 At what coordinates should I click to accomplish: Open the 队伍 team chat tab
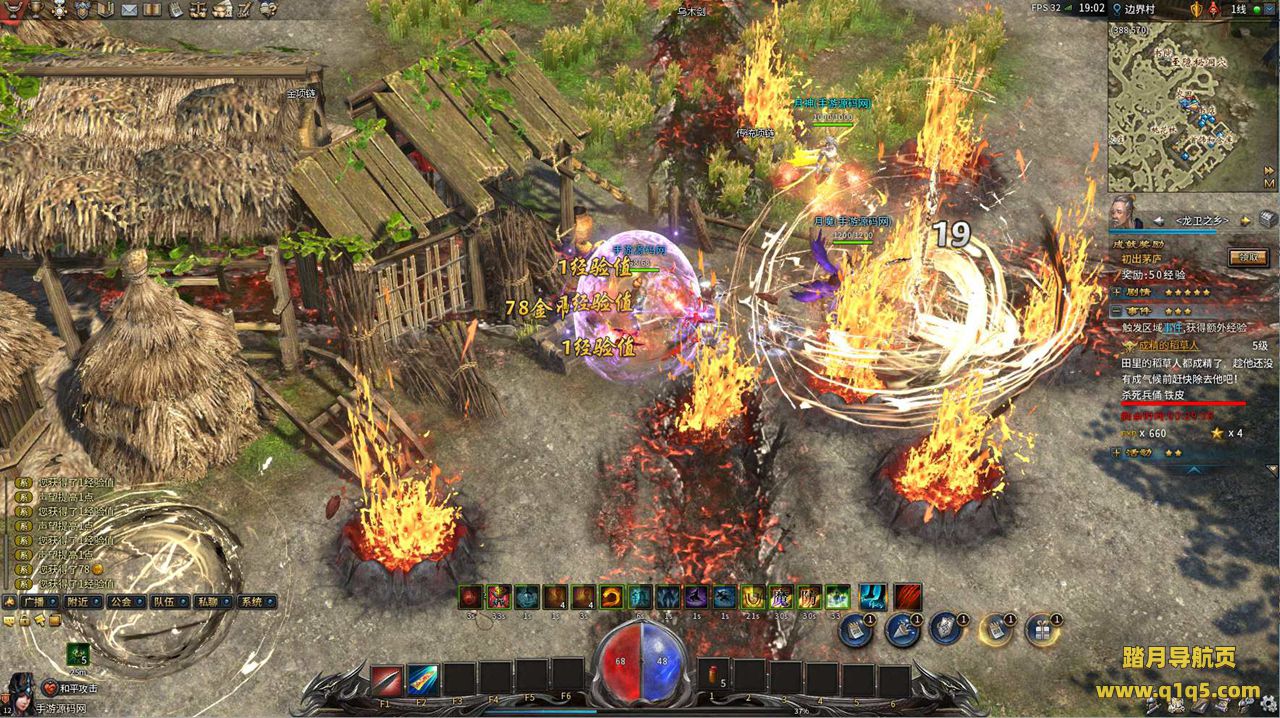click(x=164, y=602)
